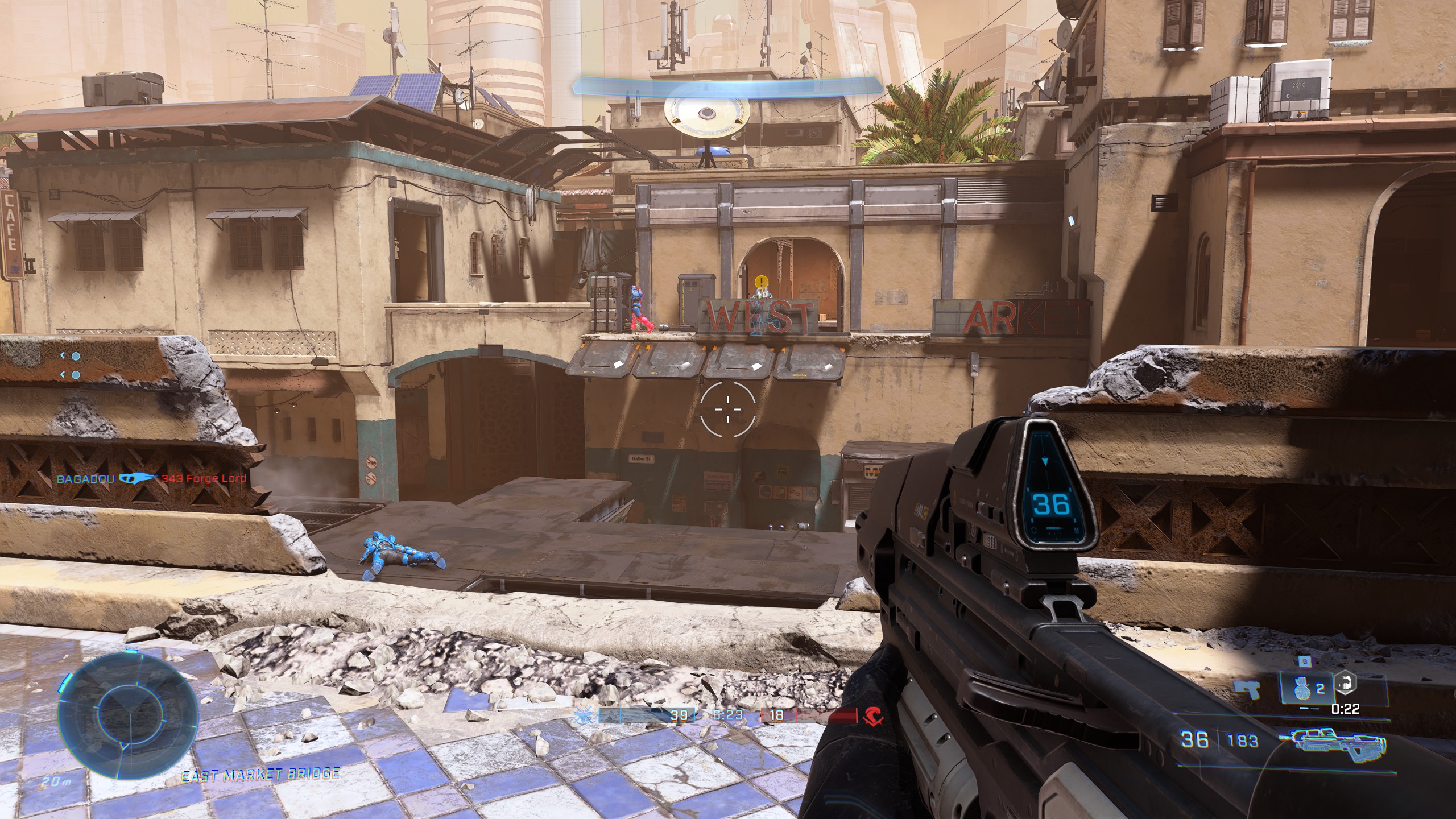Click the blue team eagle emblem

pos(584,715)
